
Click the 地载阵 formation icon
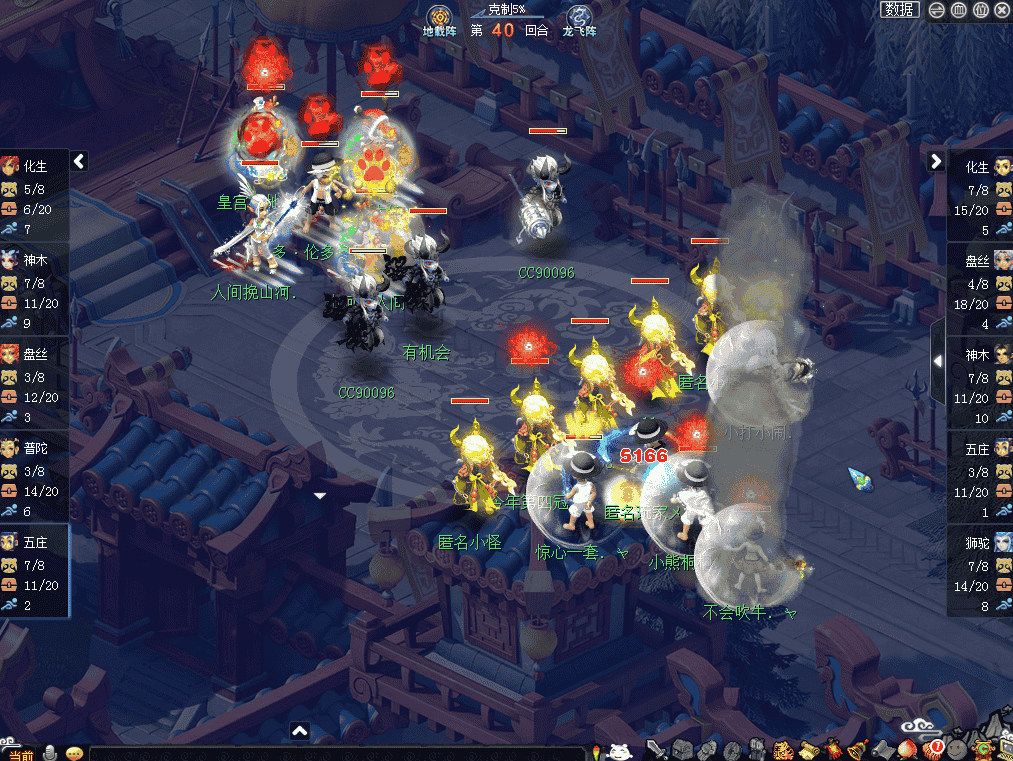pyautogui.click(x=437, y=19)
